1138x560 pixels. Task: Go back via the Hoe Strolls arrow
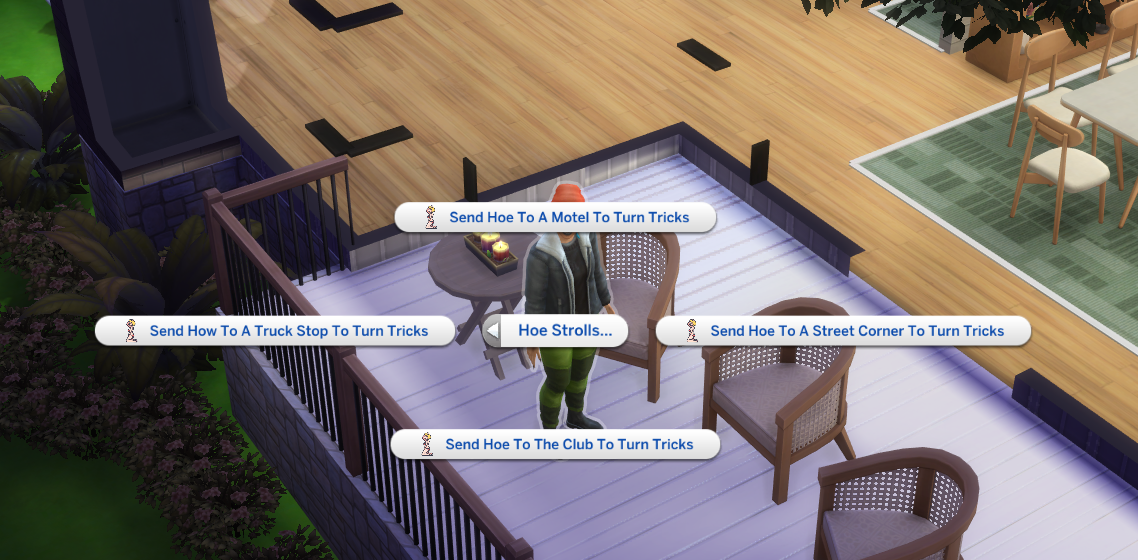(492, 331)
